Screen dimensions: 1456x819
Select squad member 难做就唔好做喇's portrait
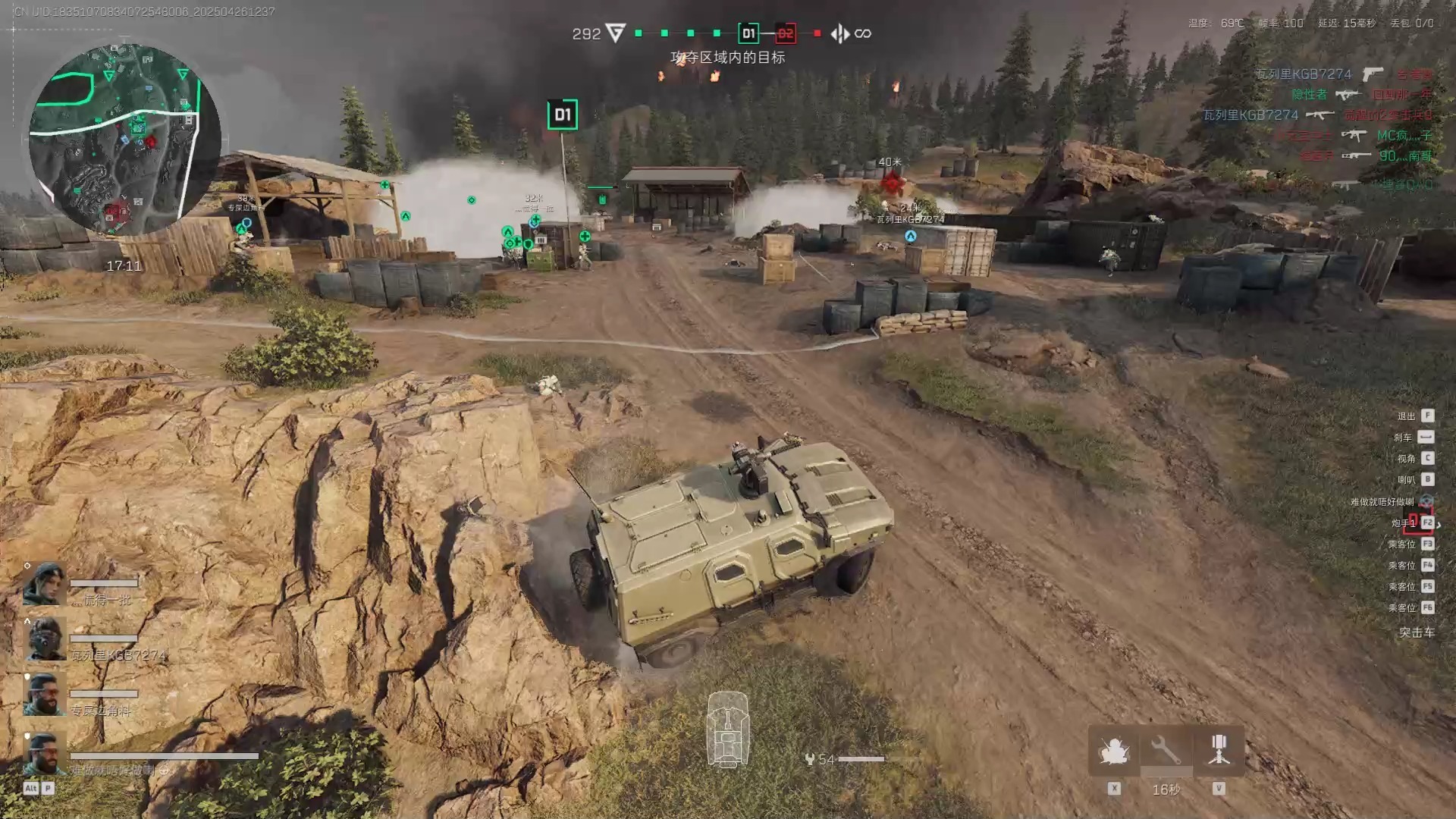(x=45, y=754)
